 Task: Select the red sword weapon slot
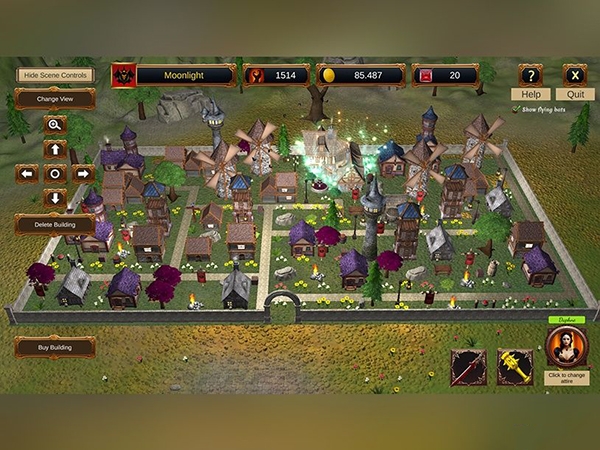tap(468, 367)
